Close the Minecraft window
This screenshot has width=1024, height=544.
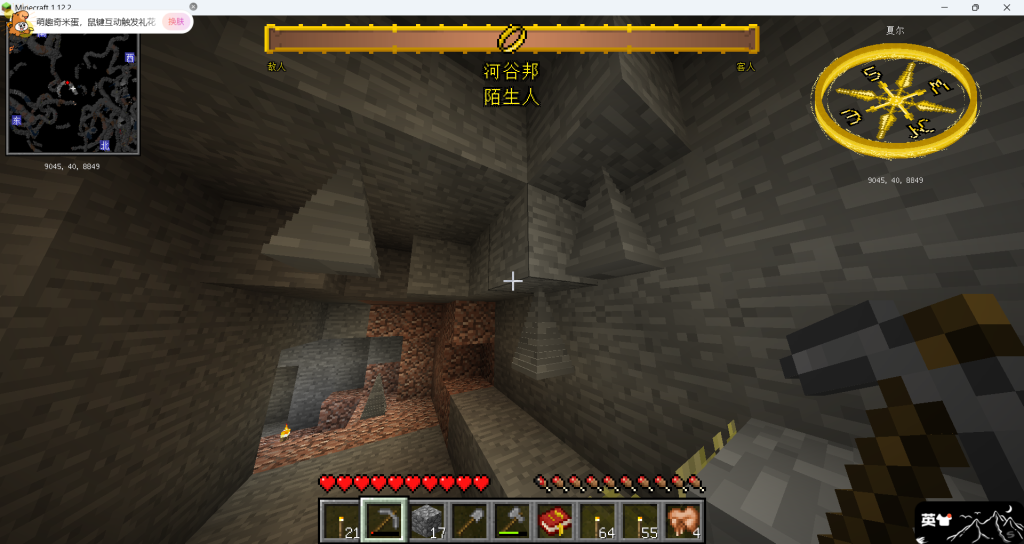(1008, 7)
